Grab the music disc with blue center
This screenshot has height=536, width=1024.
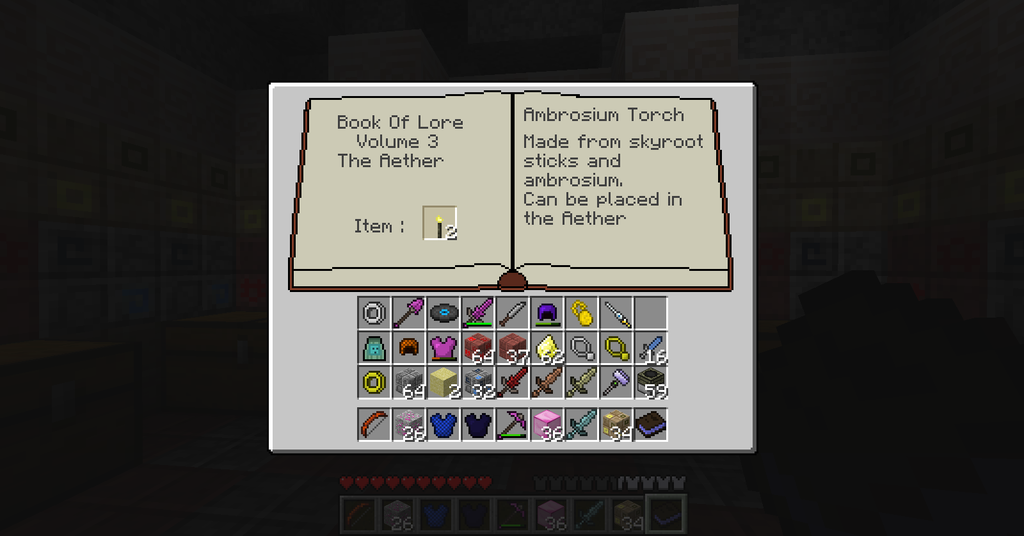[x=443, y=314]
